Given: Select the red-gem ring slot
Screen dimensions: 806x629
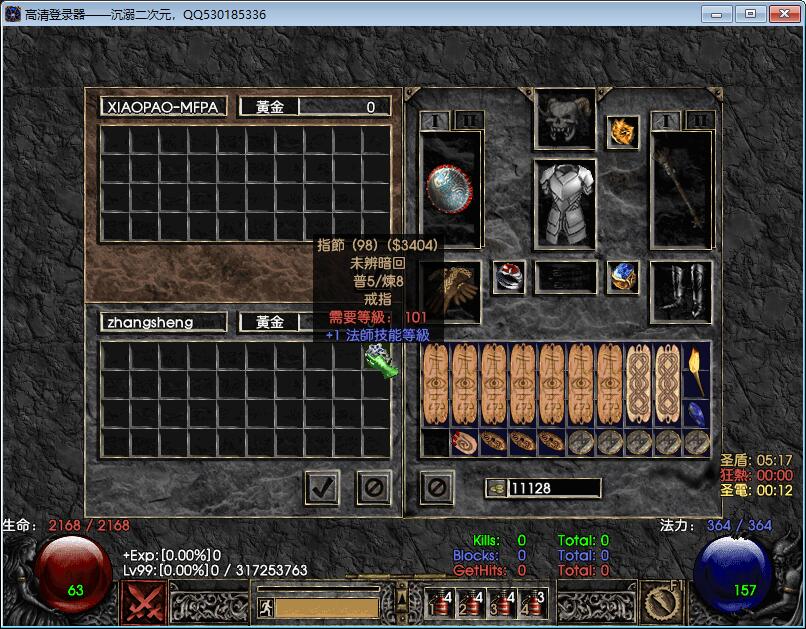Looking at the screenshot, I should tap(509, 277).
